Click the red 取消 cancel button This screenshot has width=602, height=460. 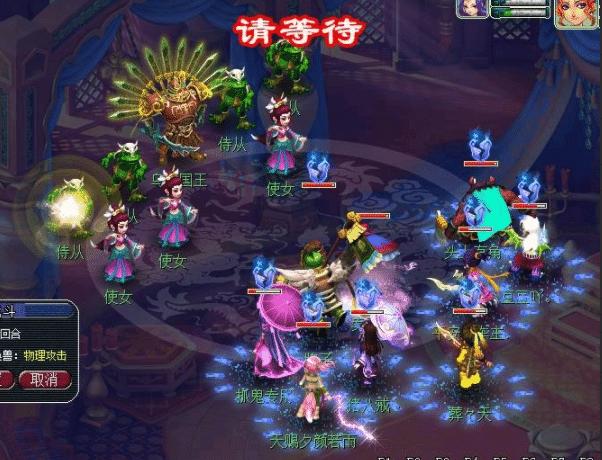point(44,379)
